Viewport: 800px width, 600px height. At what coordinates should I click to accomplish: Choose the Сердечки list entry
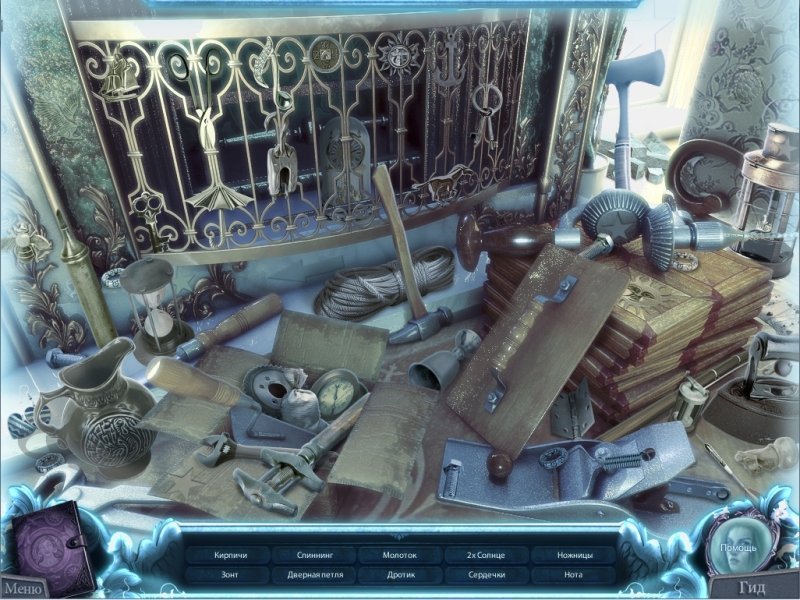pos(485,575)
